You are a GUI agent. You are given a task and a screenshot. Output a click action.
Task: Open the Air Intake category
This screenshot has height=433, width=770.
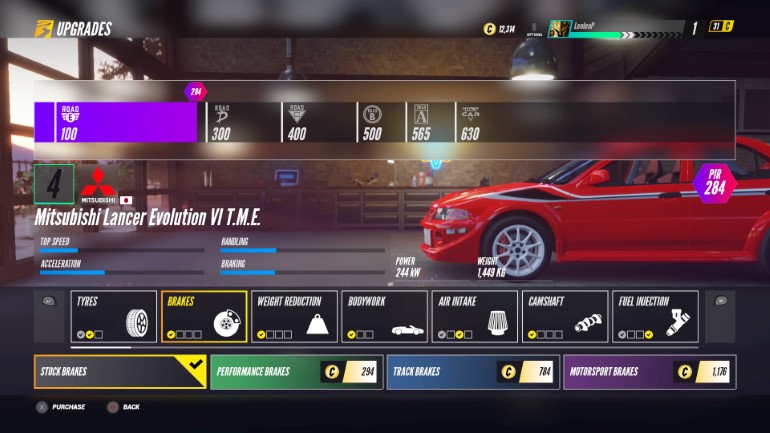pos(474,316)
